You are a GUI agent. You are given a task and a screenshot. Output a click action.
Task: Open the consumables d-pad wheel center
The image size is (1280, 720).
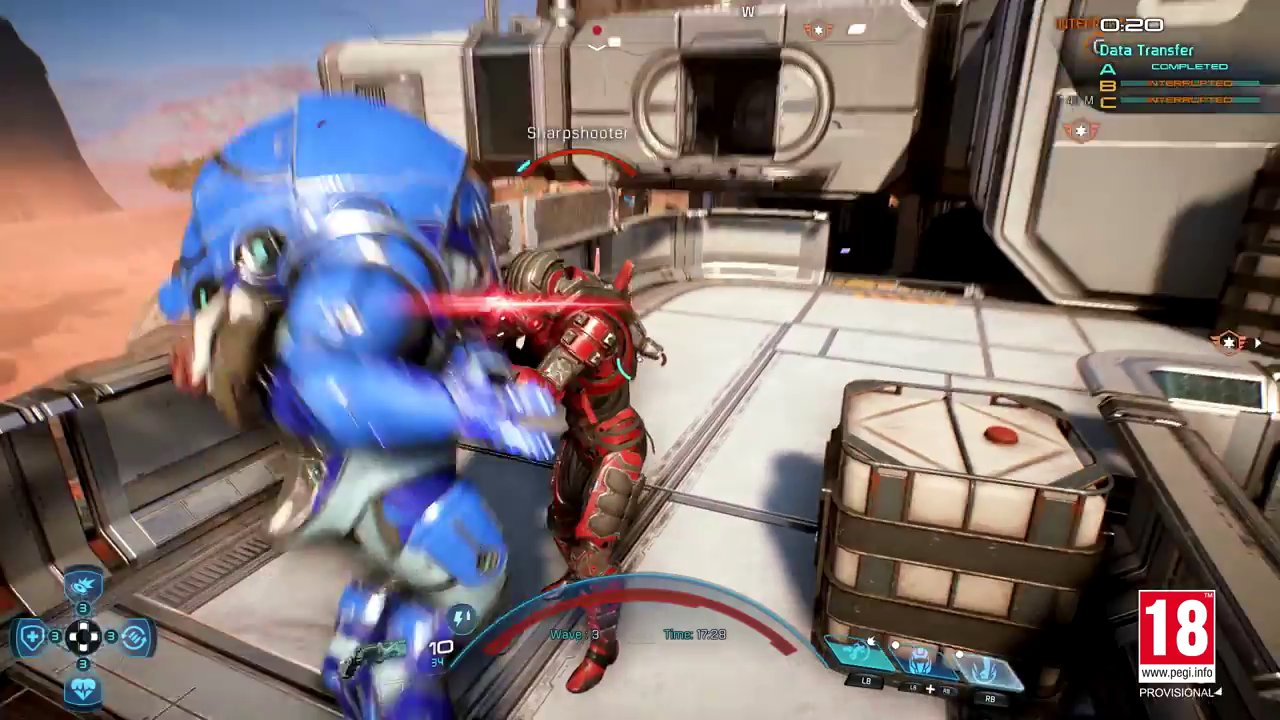[x=83, y=637]
